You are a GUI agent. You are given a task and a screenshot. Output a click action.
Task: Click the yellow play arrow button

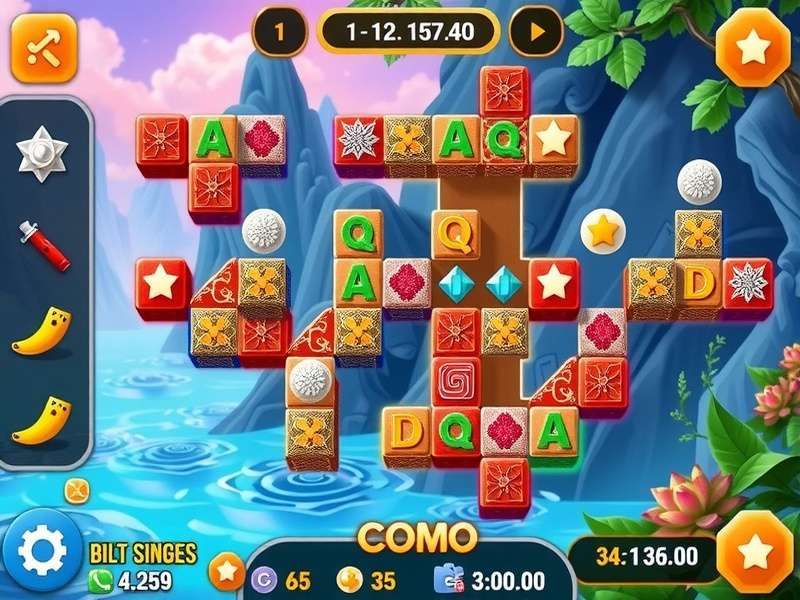point(535,32)
